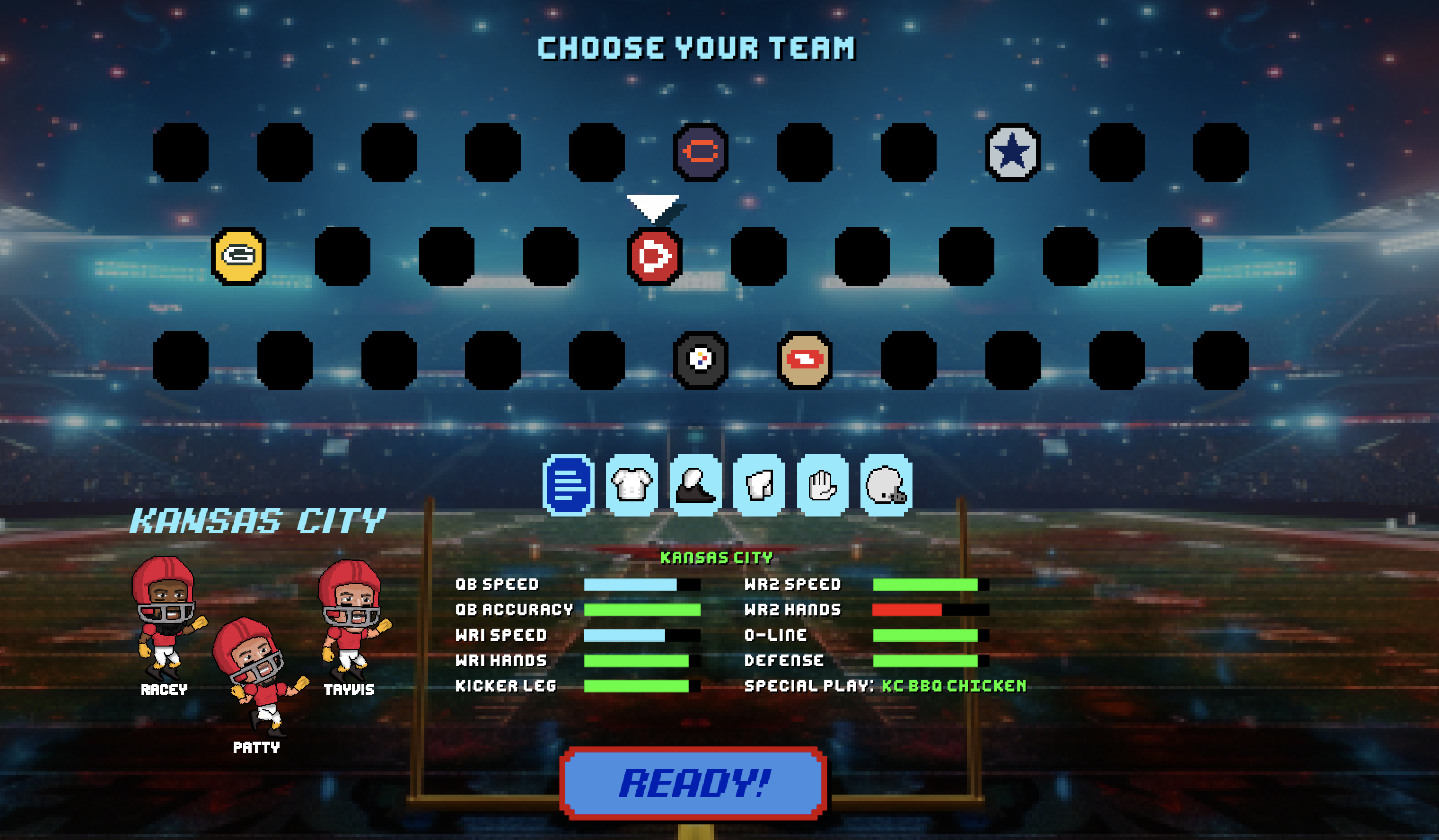Select the San Francisco team tile
This screenshot has width=1439, height=840.
point(805,360)
